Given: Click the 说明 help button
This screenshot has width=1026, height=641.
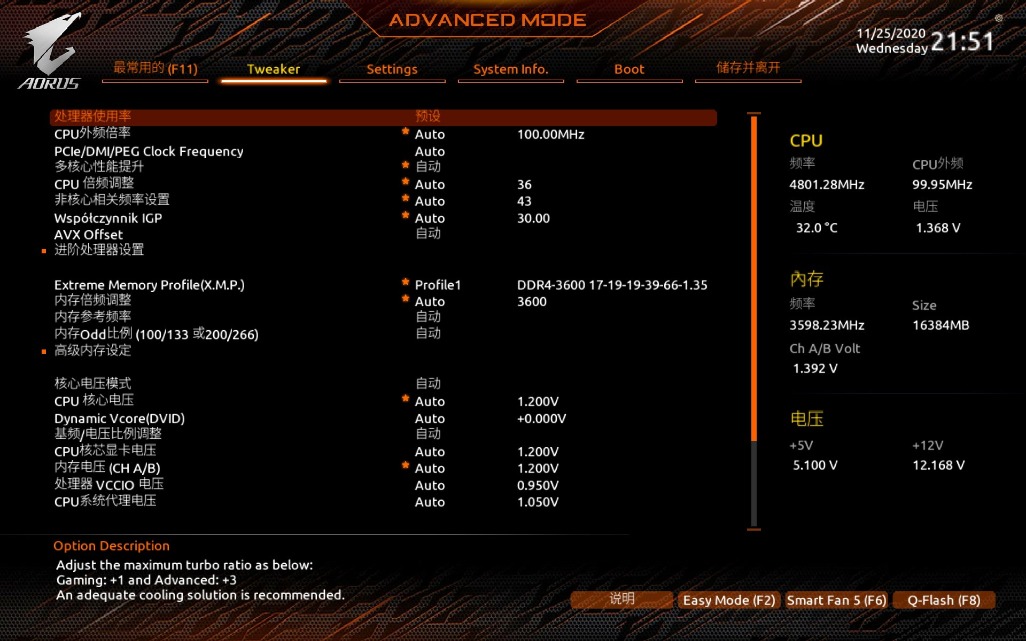Looking at the screenshot, I should click(x=621, y=599).
